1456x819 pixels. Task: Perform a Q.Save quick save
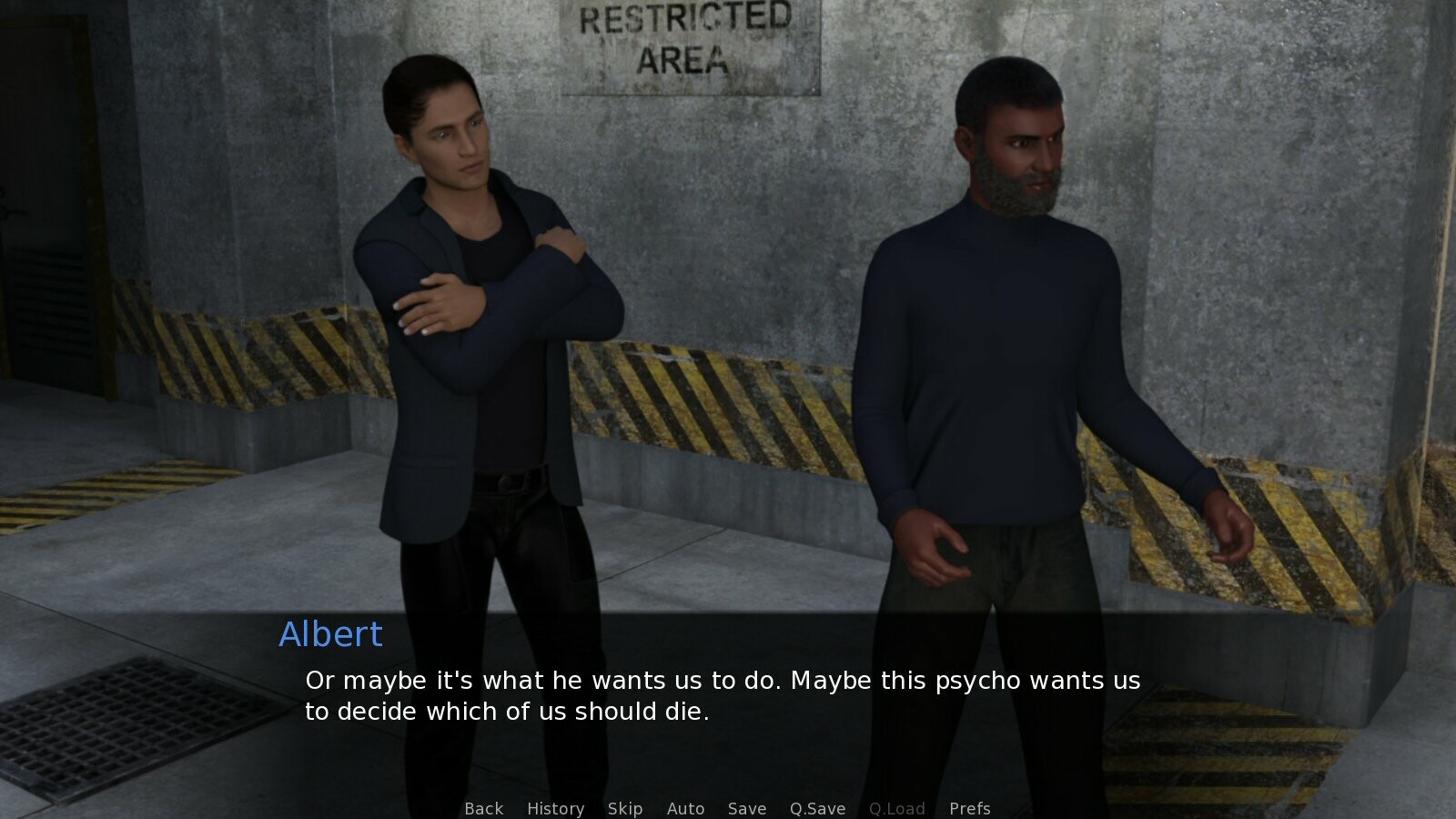click(815, 808)
